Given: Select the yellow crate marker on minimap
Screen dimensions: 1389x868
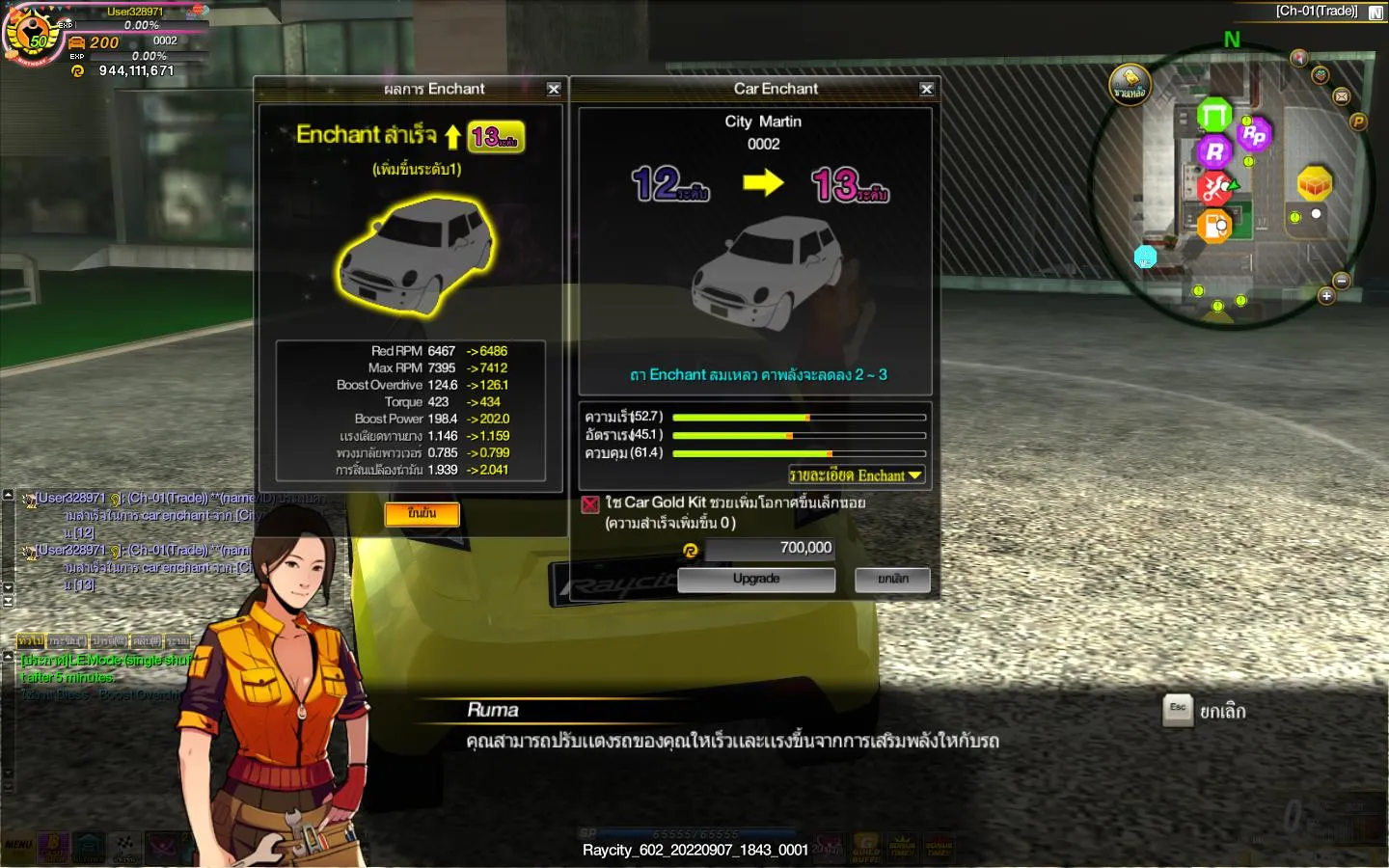Looking at the screenshot, I should (1314, 182).
